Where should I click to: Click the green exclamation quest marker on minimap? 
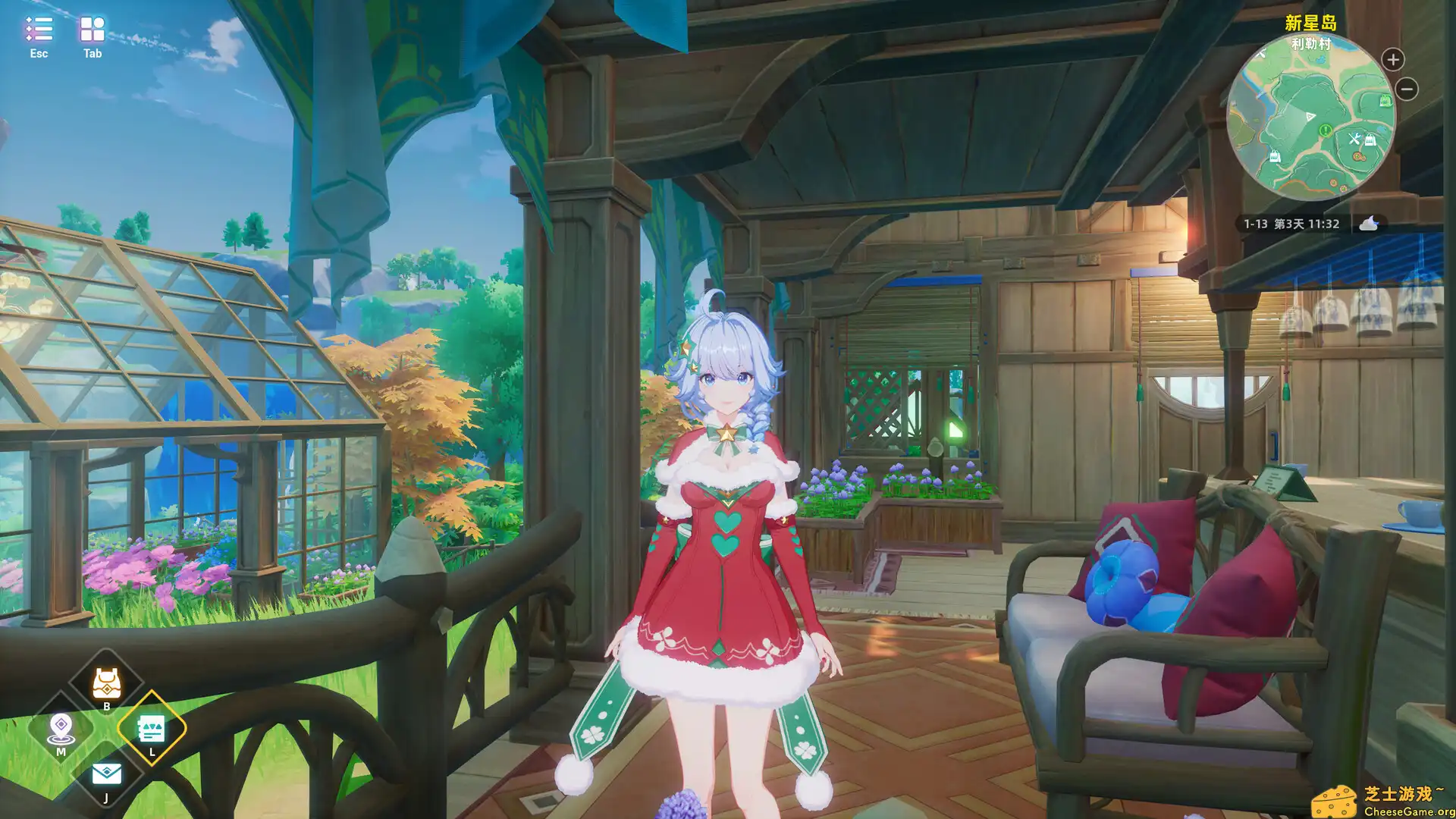point(1325,129)
